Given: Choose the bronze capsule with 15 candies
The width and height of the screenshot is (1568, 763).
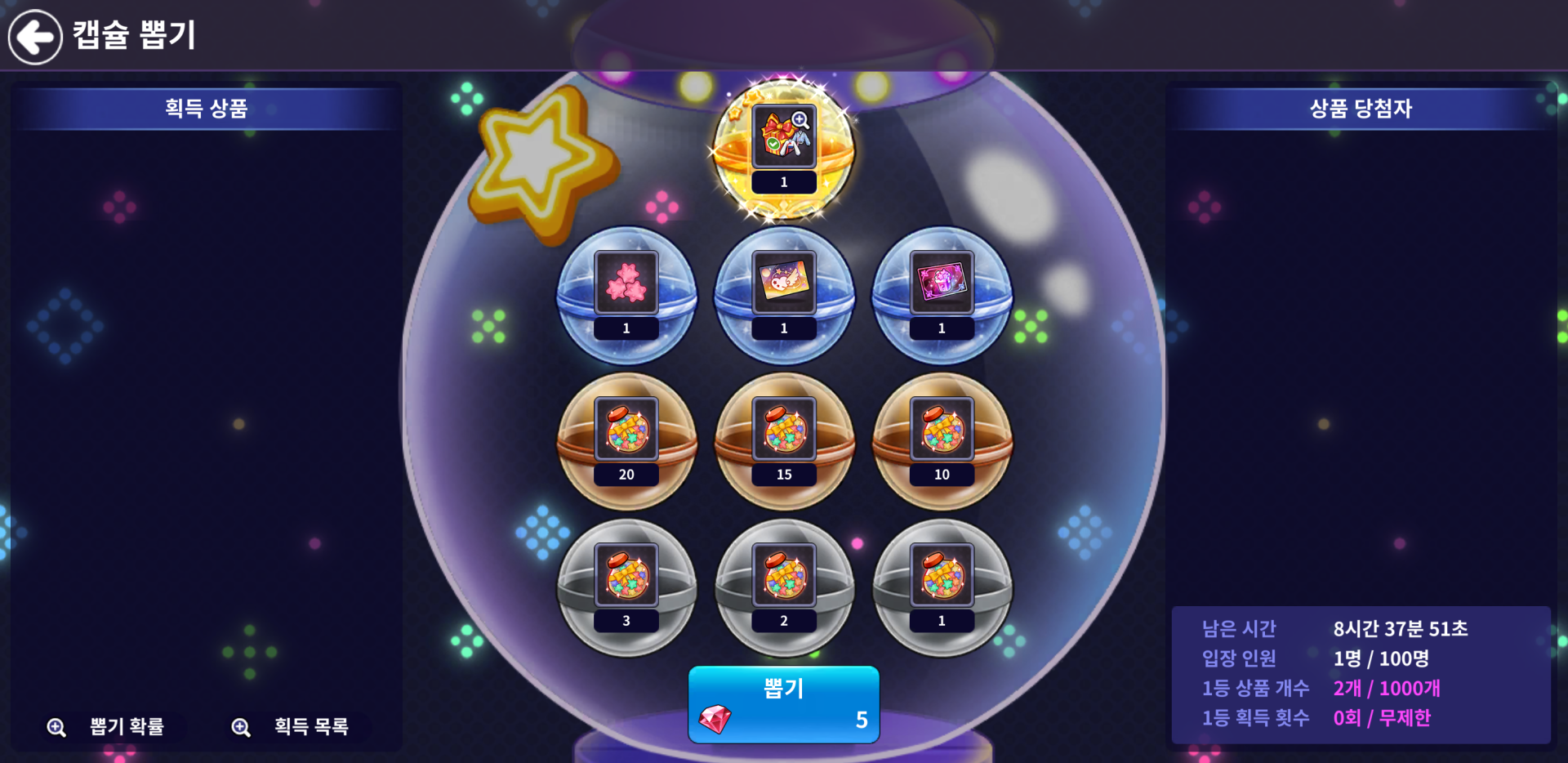Looking at the screenshot, I should [x=784, y=441].
